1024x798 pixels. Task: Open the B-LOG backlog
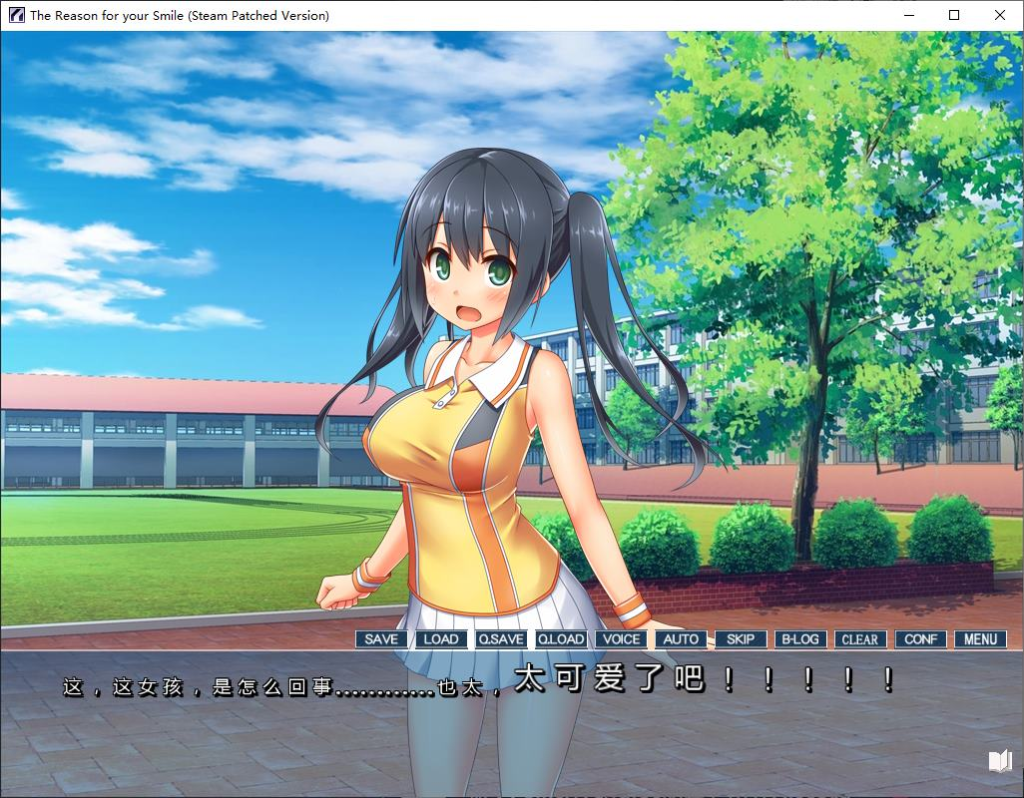pyautogui.click(x=800, y=639)
